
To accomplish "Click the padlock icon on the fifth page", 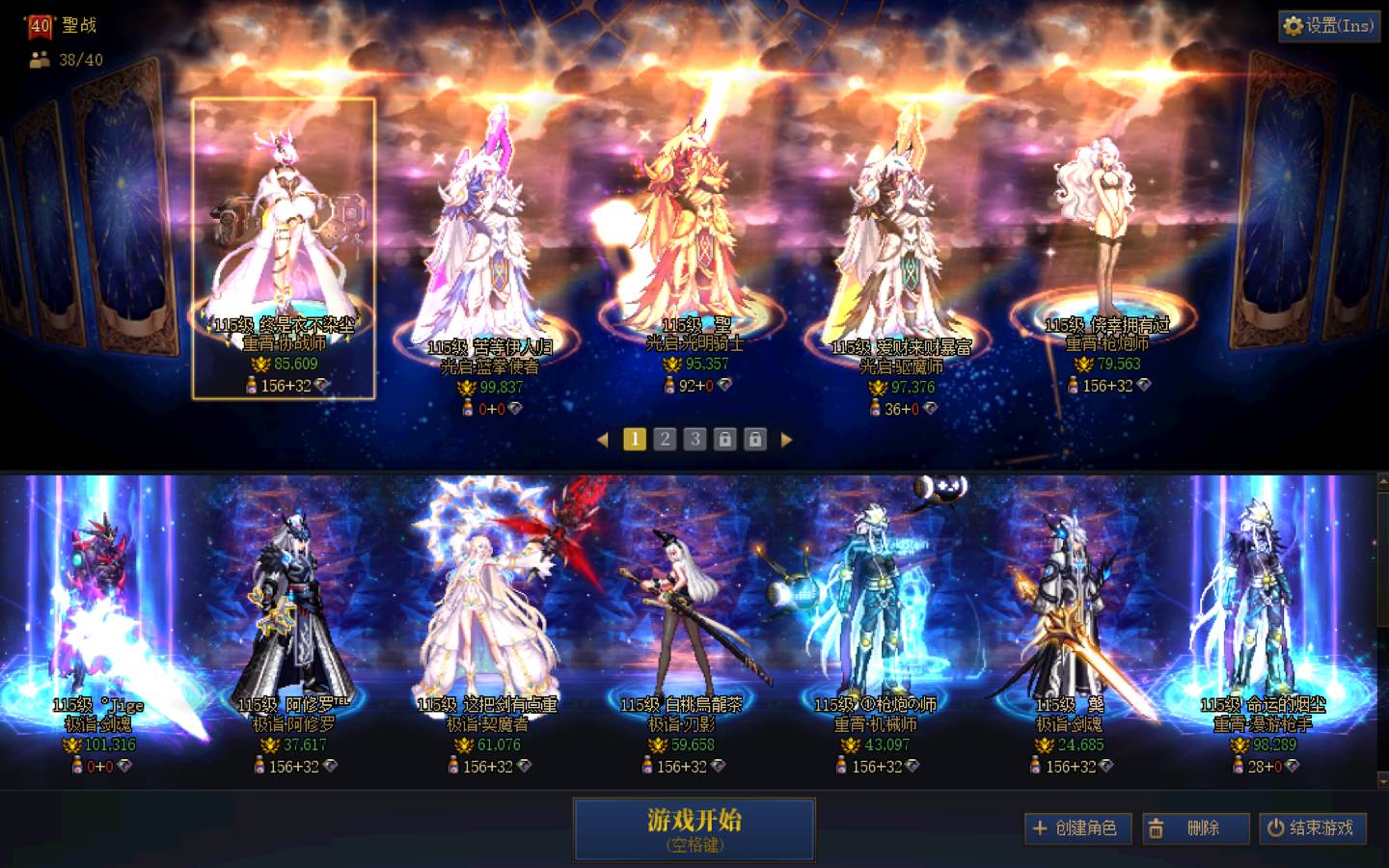I will coord(755,439).
